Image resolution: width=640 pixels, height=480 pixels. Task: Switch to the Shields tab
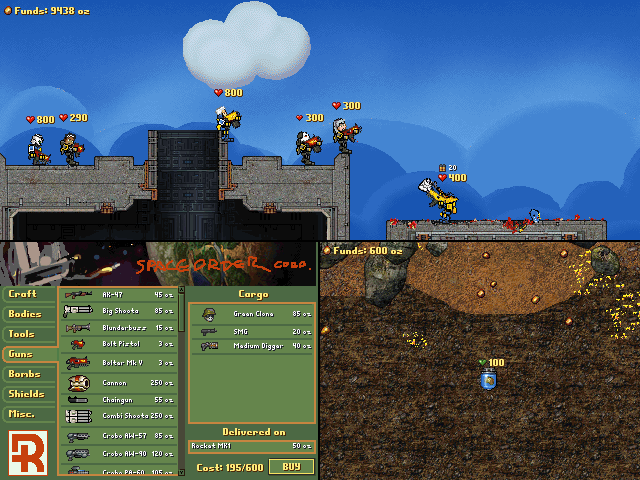(x=29, y=394)
